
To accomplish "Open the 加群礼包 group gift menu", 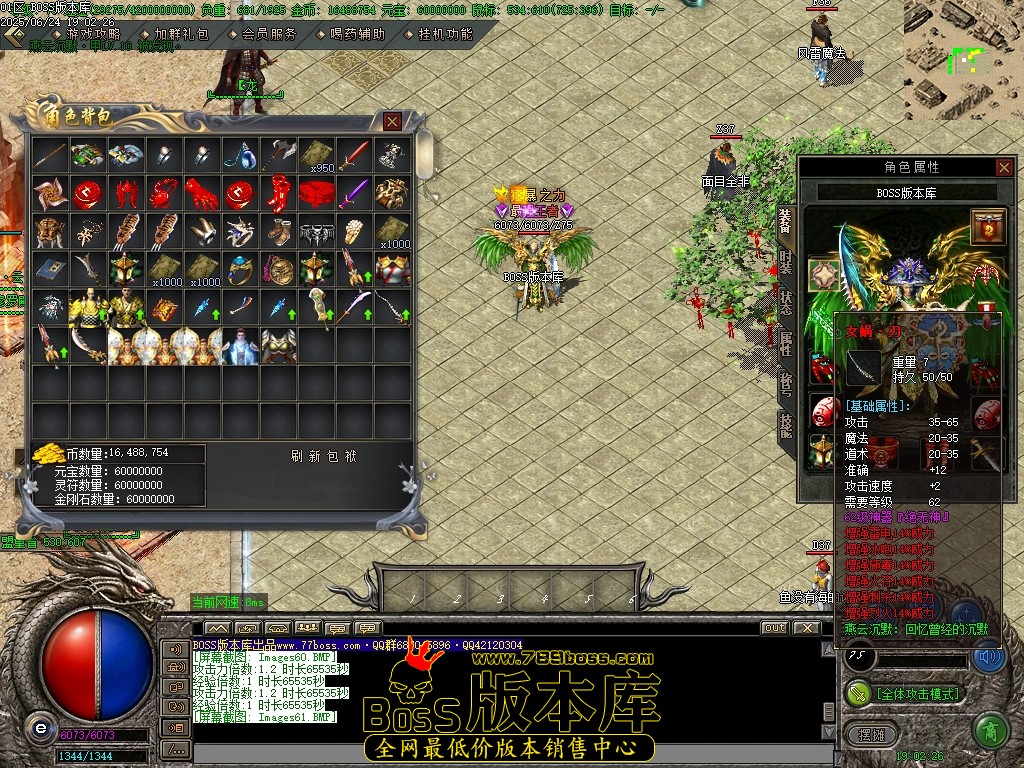I will coord(182,33).
